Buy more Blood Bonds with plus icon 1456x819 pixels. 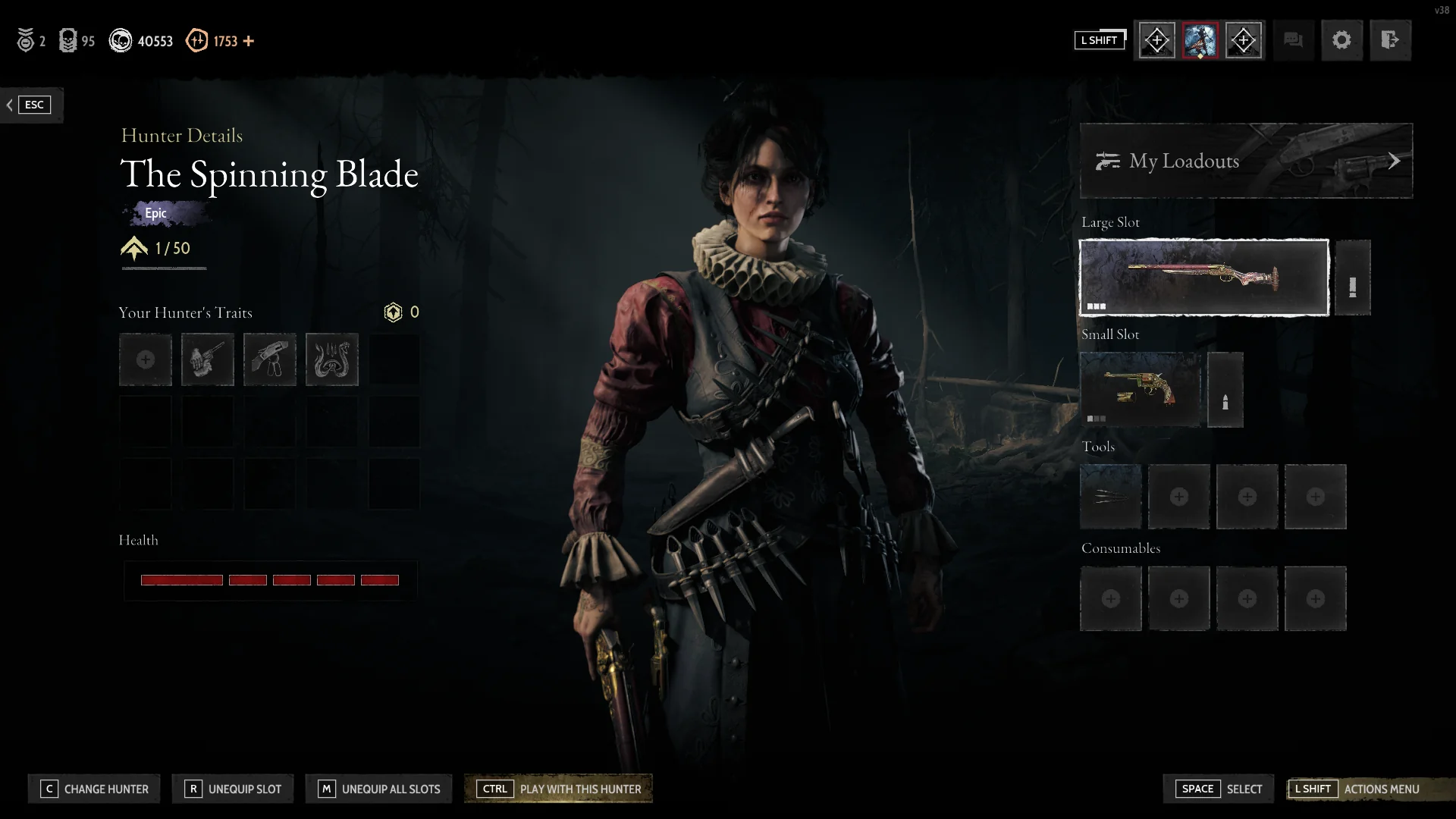(249, 41)
